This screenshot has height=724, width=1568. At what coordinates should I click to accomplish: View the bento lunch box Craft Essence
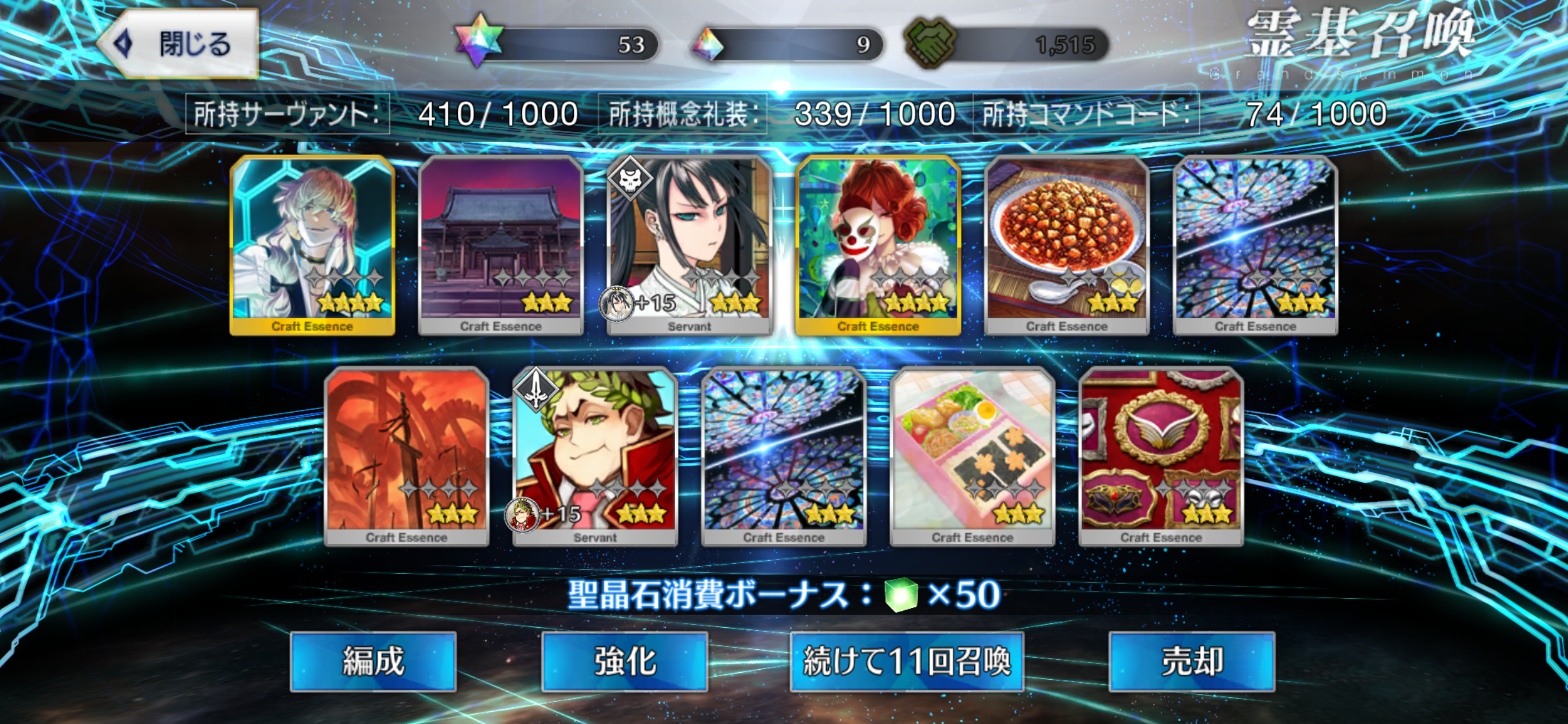(x=972, y=456)
